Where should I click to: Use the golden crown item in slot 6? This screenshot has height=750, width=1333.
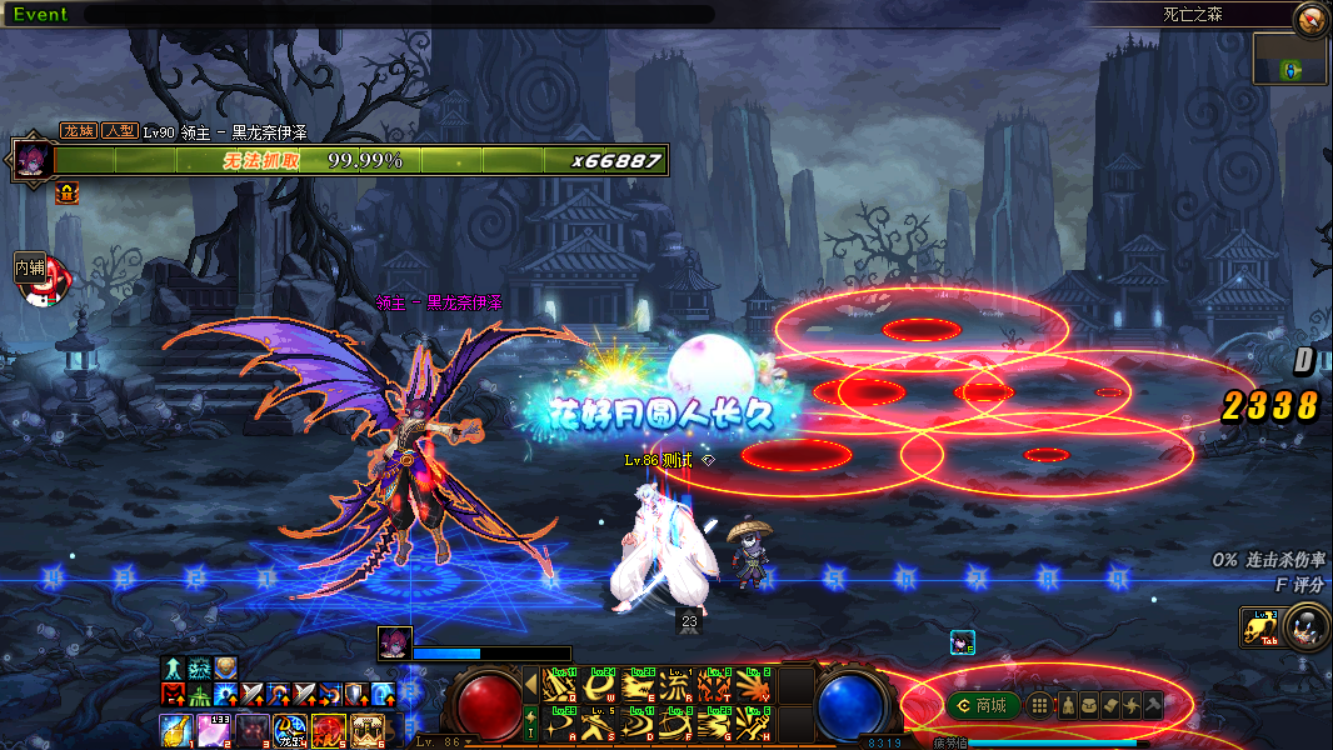point(367,732)
